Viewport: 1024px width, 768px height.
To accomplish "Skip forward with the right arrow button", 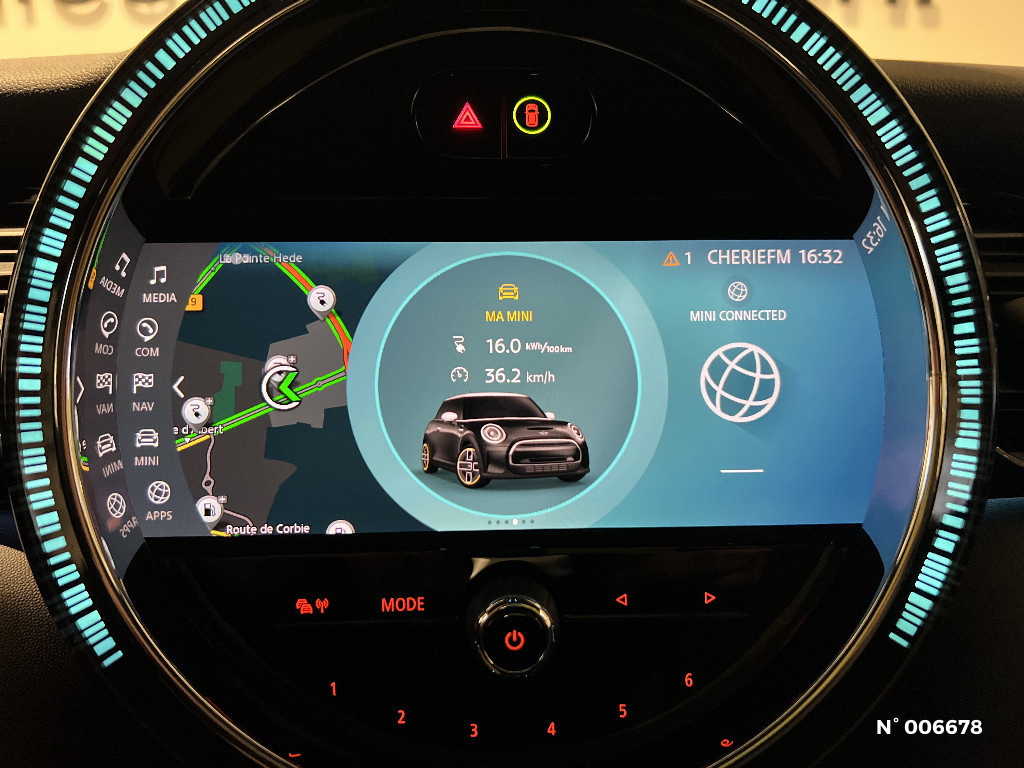I will coord(709,598).
